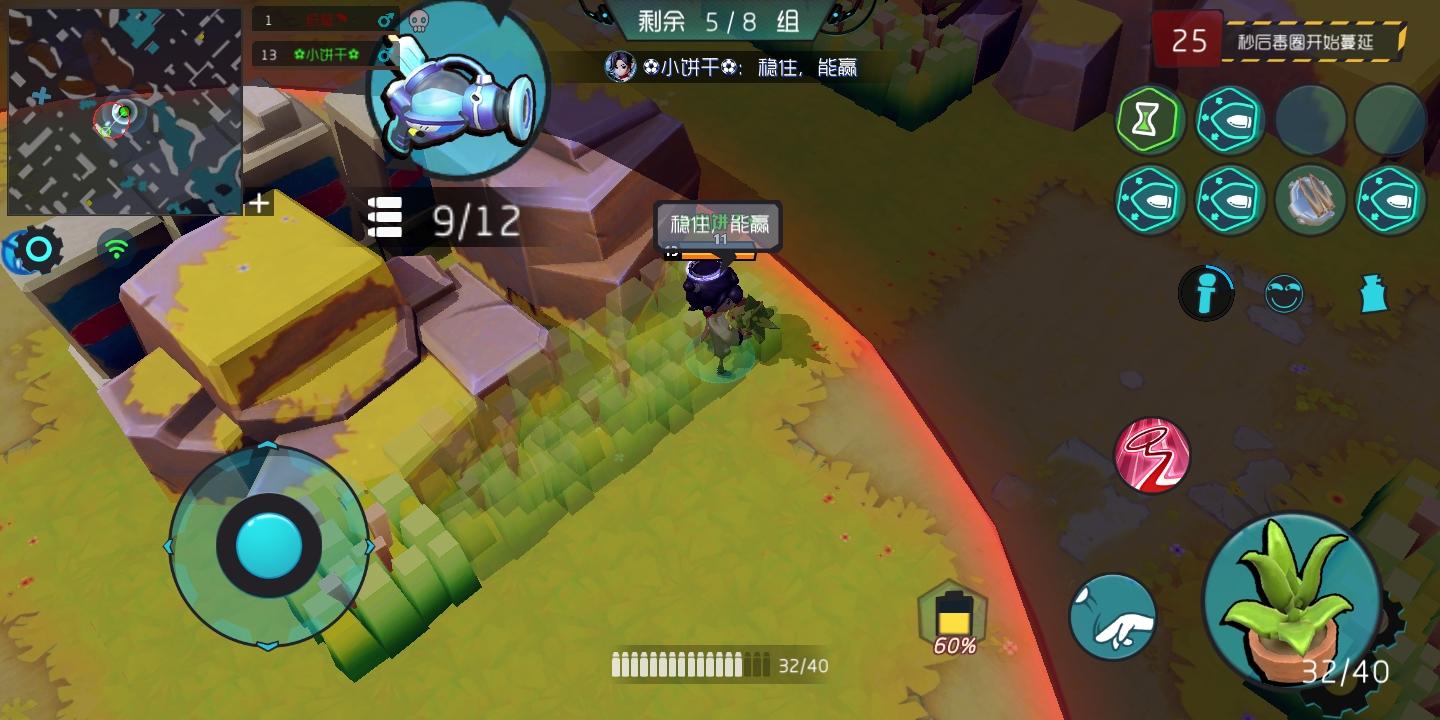Tap the blue ink bottle icon
This screenshot has width=1440, height=720.
coord(1375,294)
